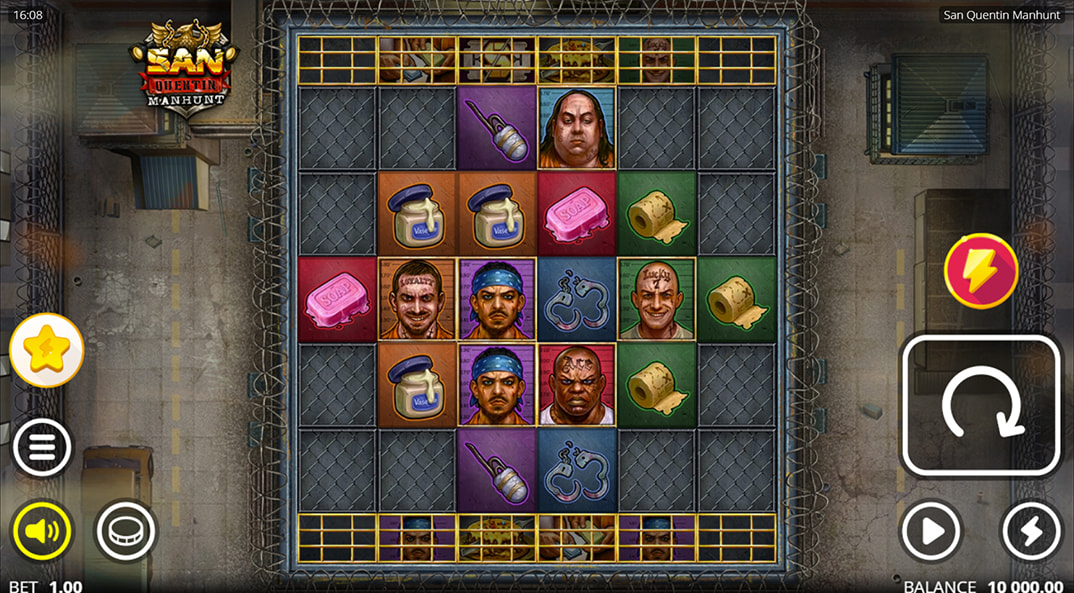Spin the reels with the large circular-arrow button
This screenshot has width=1074, height=593.
981,405
